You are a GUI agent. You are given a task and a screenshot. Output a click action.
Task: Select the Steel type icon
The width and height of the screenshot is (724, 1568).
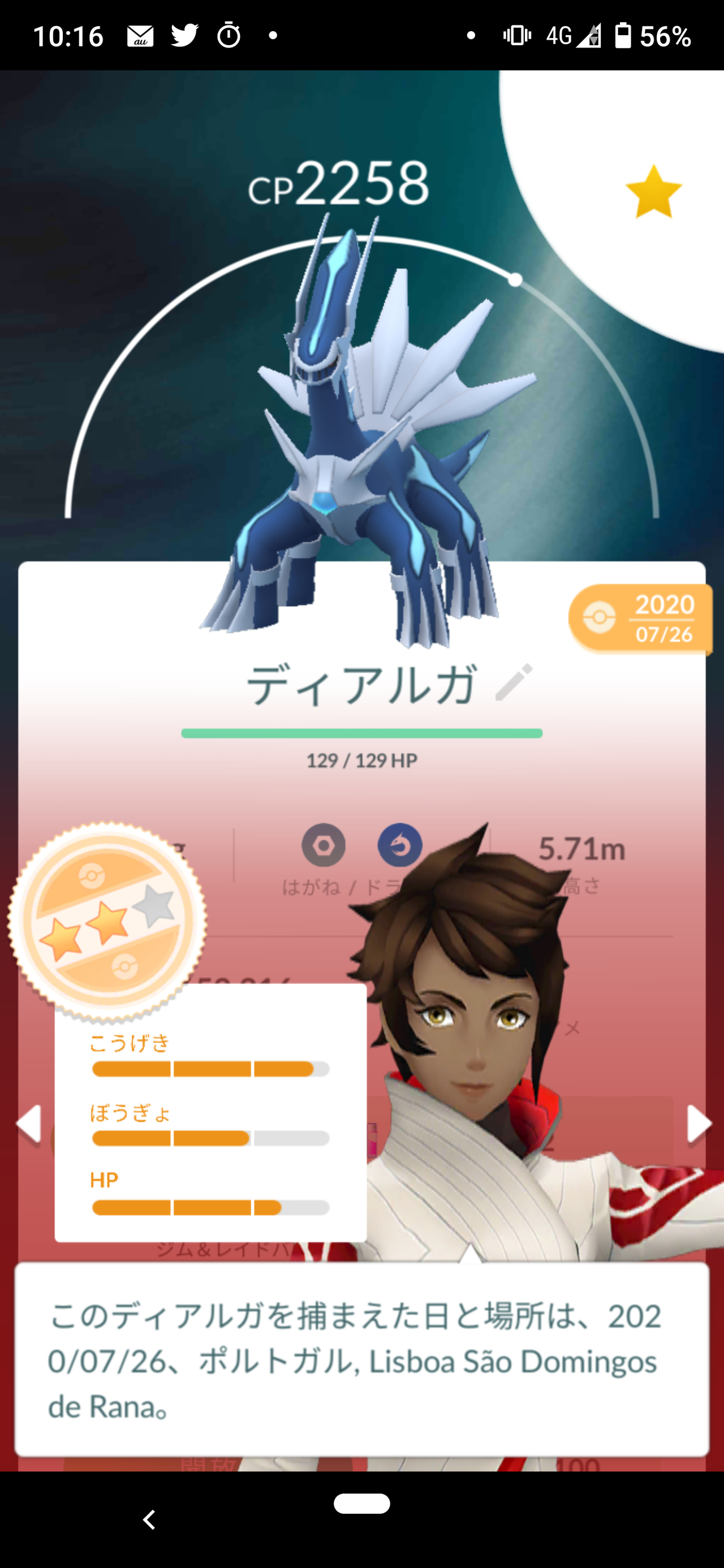point(325,846)
